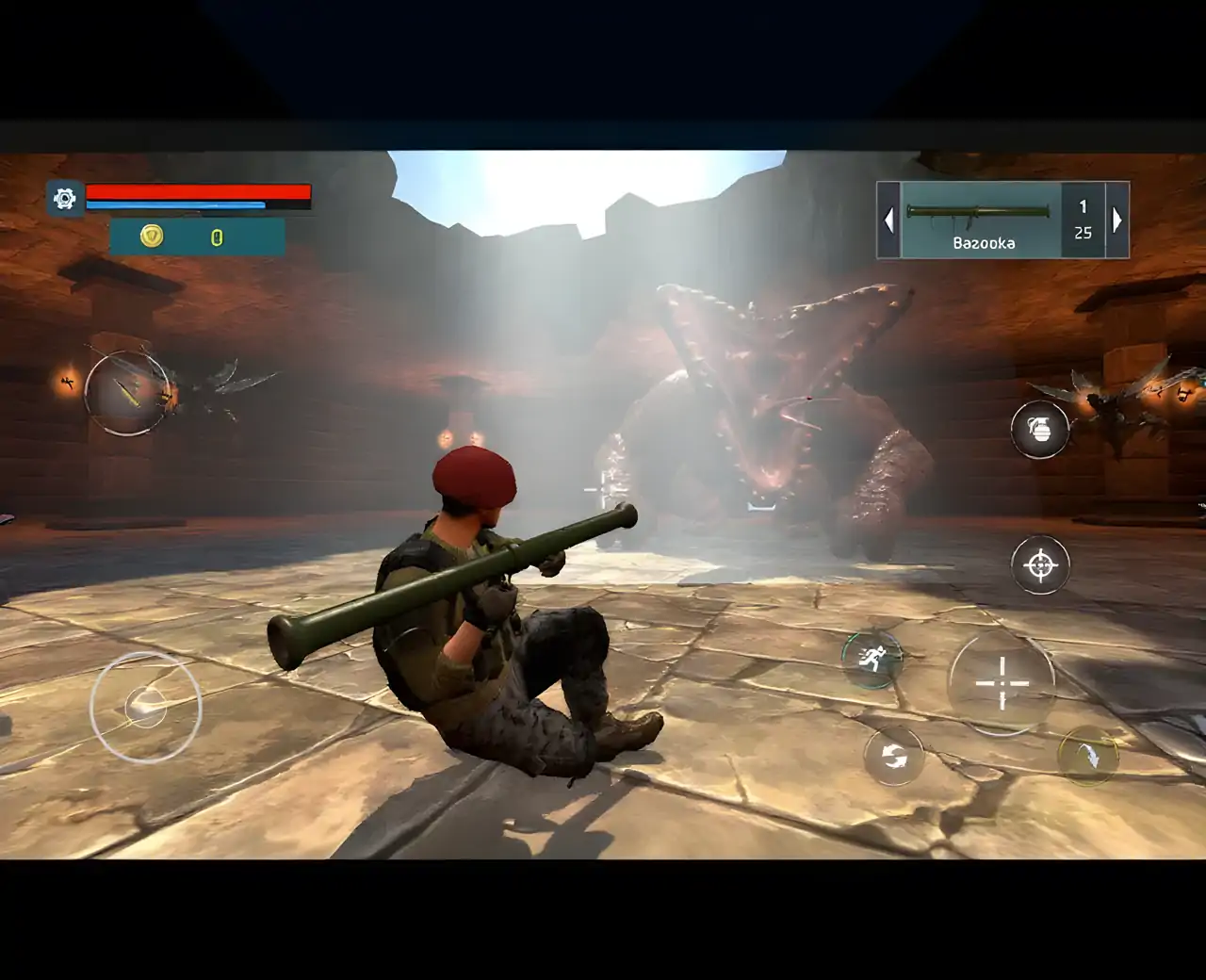This screenshot has height=980, width=1206.
Task: Toggle aim mode with the scope reticle button
Action: [x=1040, y=565]
